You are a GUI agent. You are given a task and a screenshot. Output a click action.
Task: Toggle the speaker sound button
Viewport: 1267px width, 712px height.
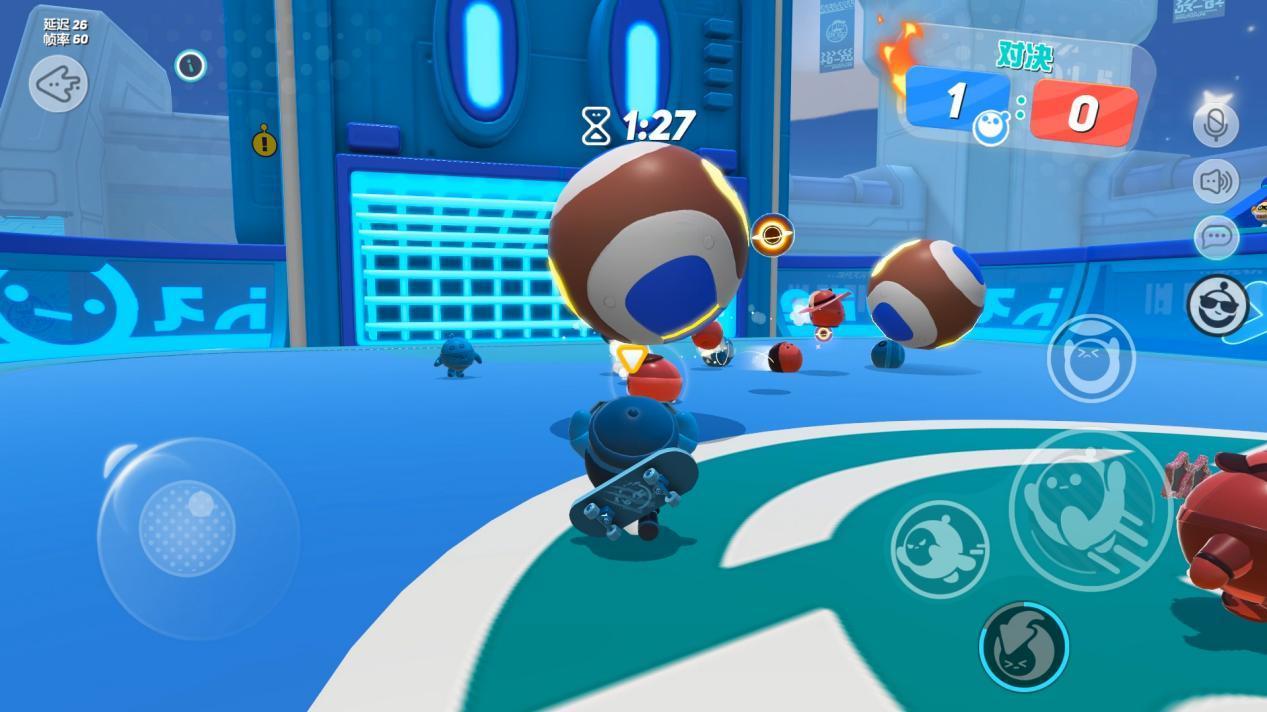1215,181
